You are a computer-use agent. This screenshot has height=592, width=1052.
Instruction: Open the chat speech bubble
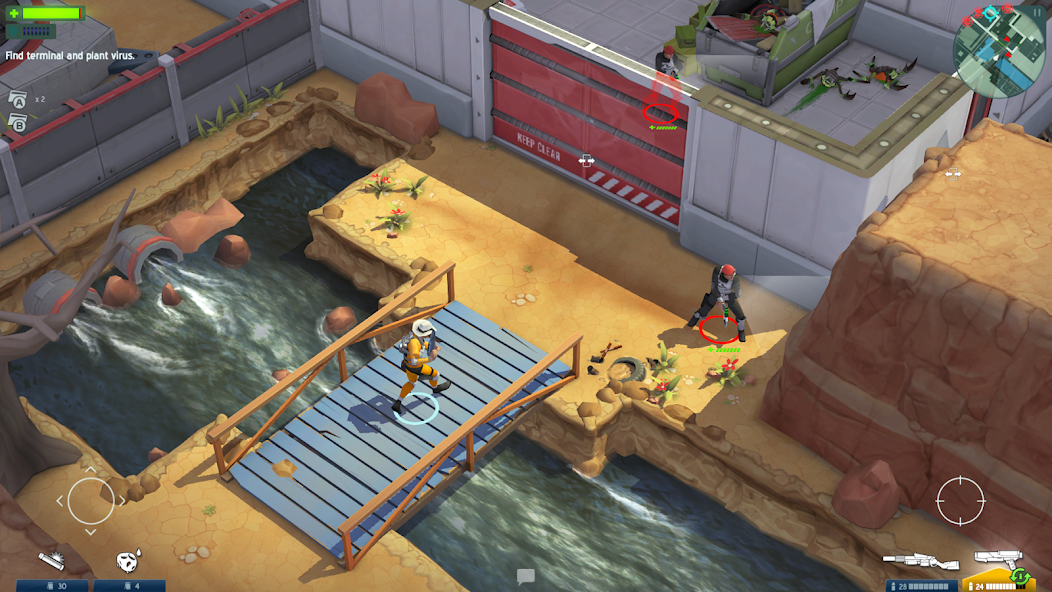pyautogui.click(x=526, y=576)
